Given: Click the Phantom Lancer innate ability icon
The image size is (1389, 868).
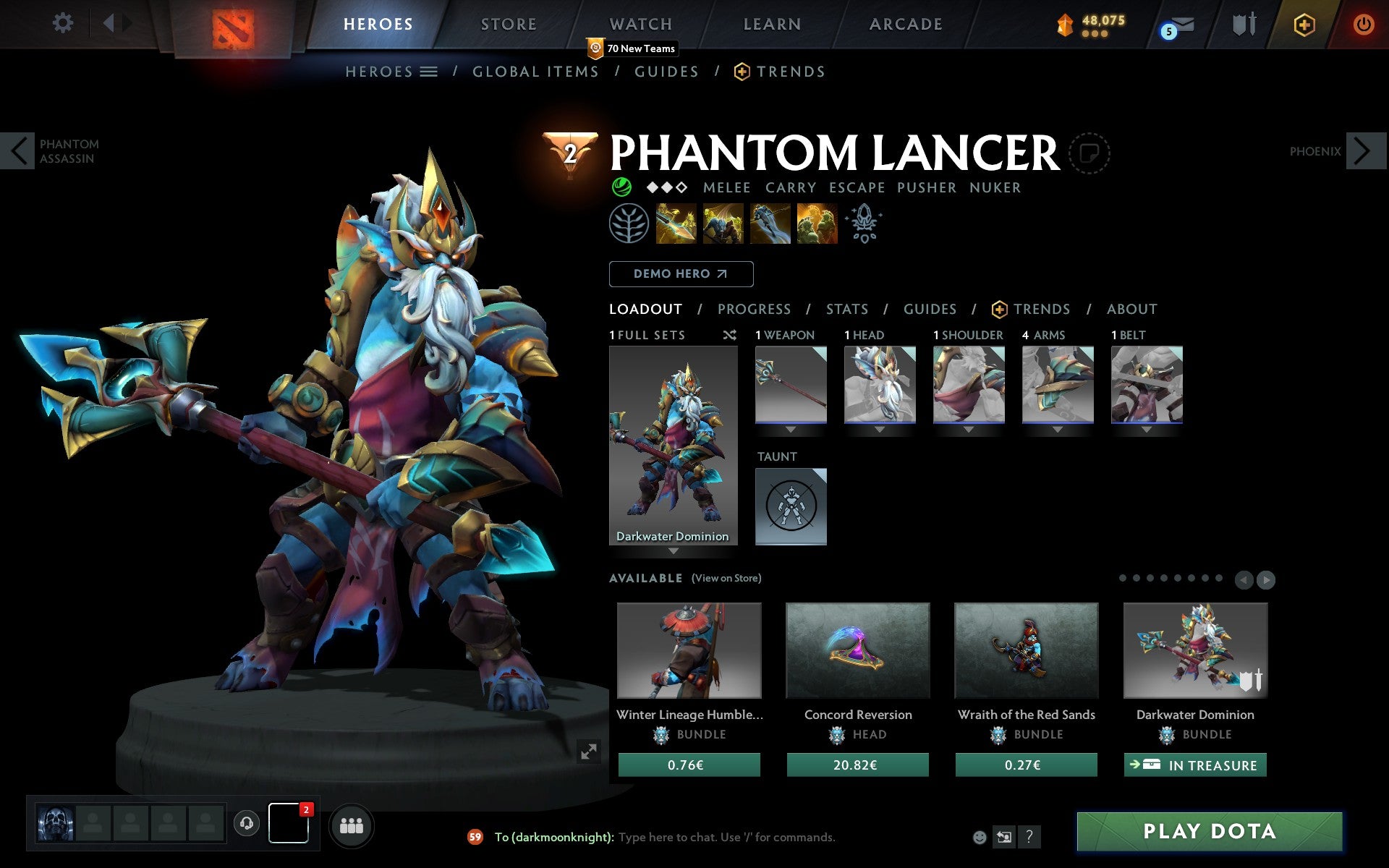Looking at the screenshot, I should click(x=631, y=224).
